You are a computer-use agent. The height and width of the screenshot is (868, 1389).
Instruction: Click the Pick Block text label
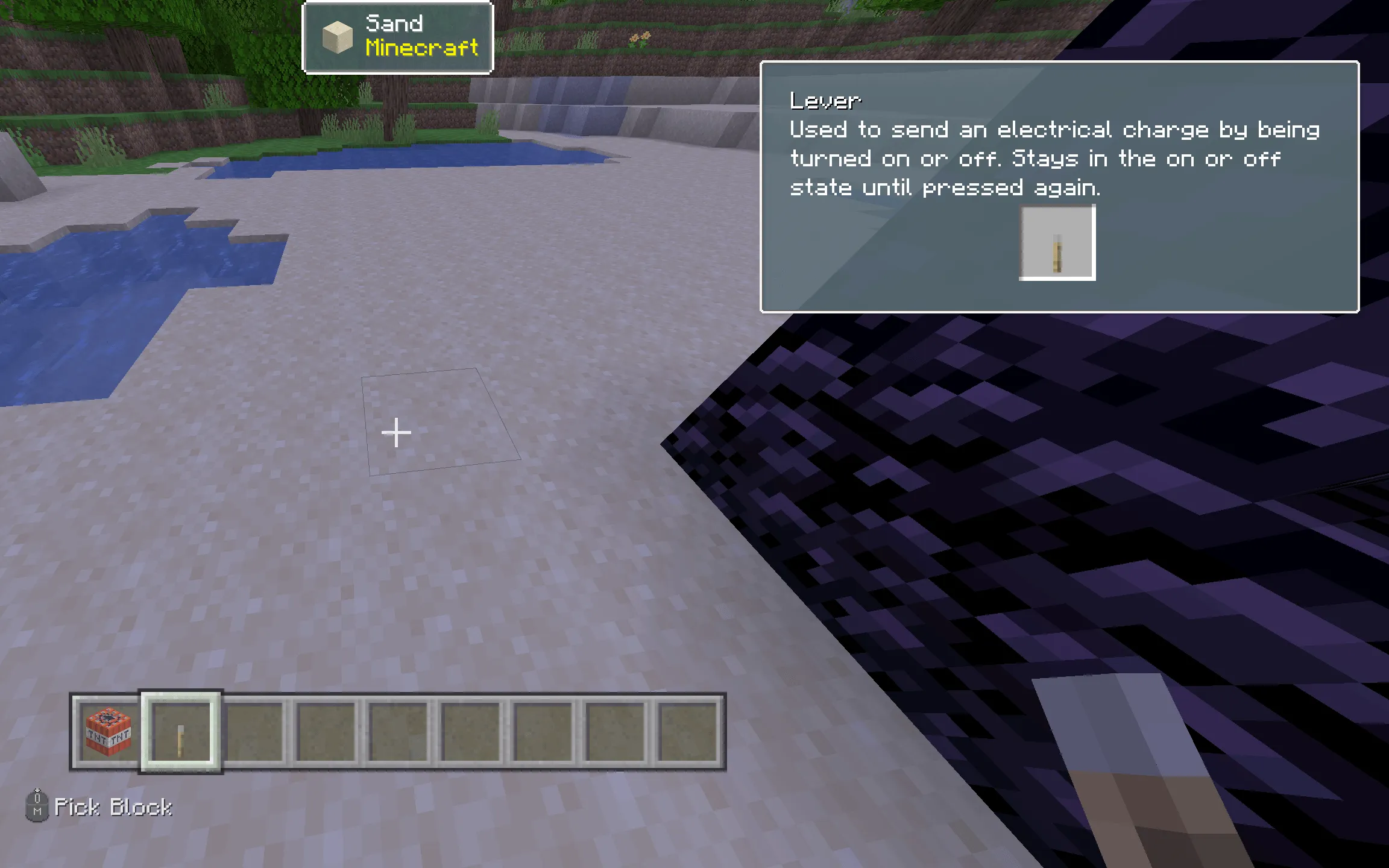point(113,807)
